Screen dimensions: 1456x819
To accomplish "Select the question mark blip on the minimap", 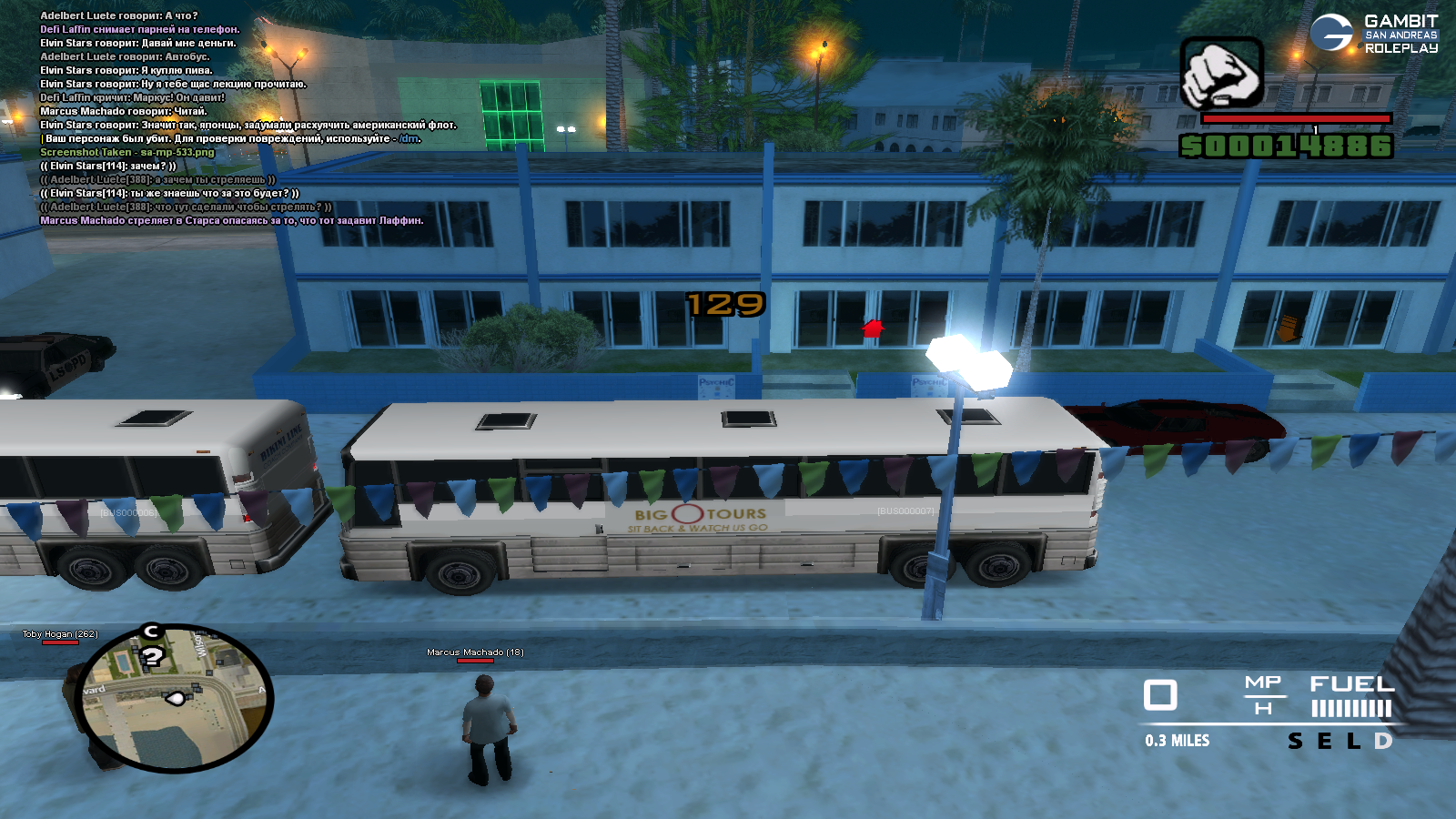I will point(153,656).
